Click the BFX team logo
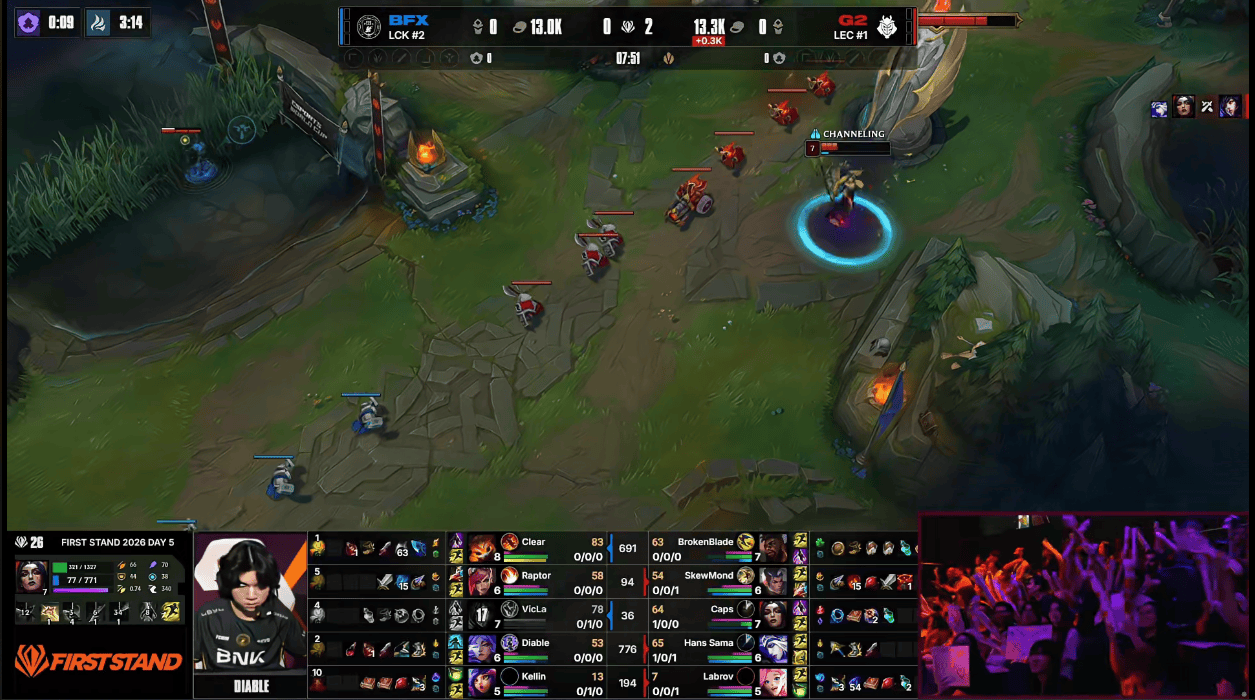The height and width of the screenshot is (700, 1255). pos(368,26)
